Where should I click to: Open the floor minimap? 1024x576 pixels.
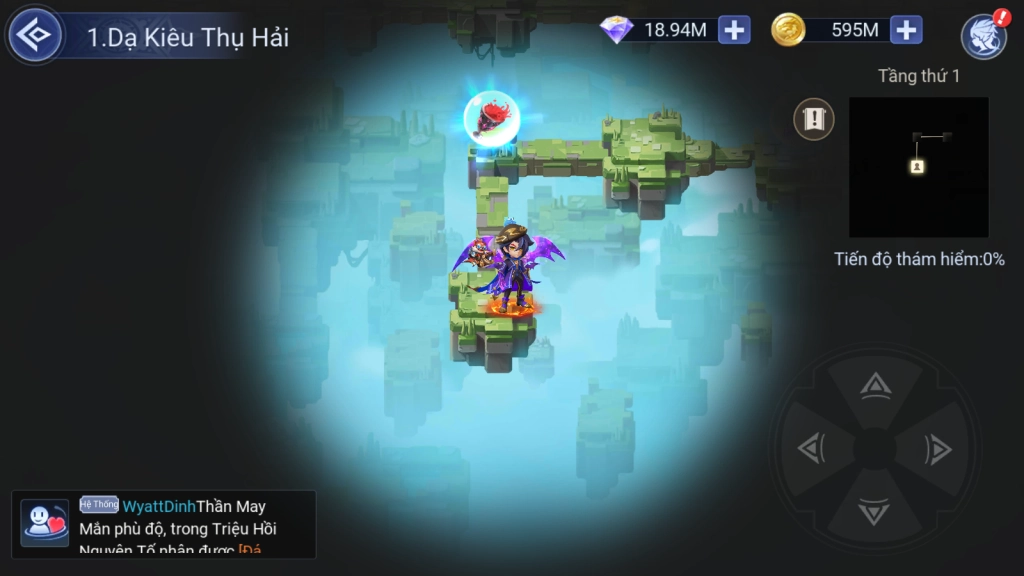(x=918, y=166)
